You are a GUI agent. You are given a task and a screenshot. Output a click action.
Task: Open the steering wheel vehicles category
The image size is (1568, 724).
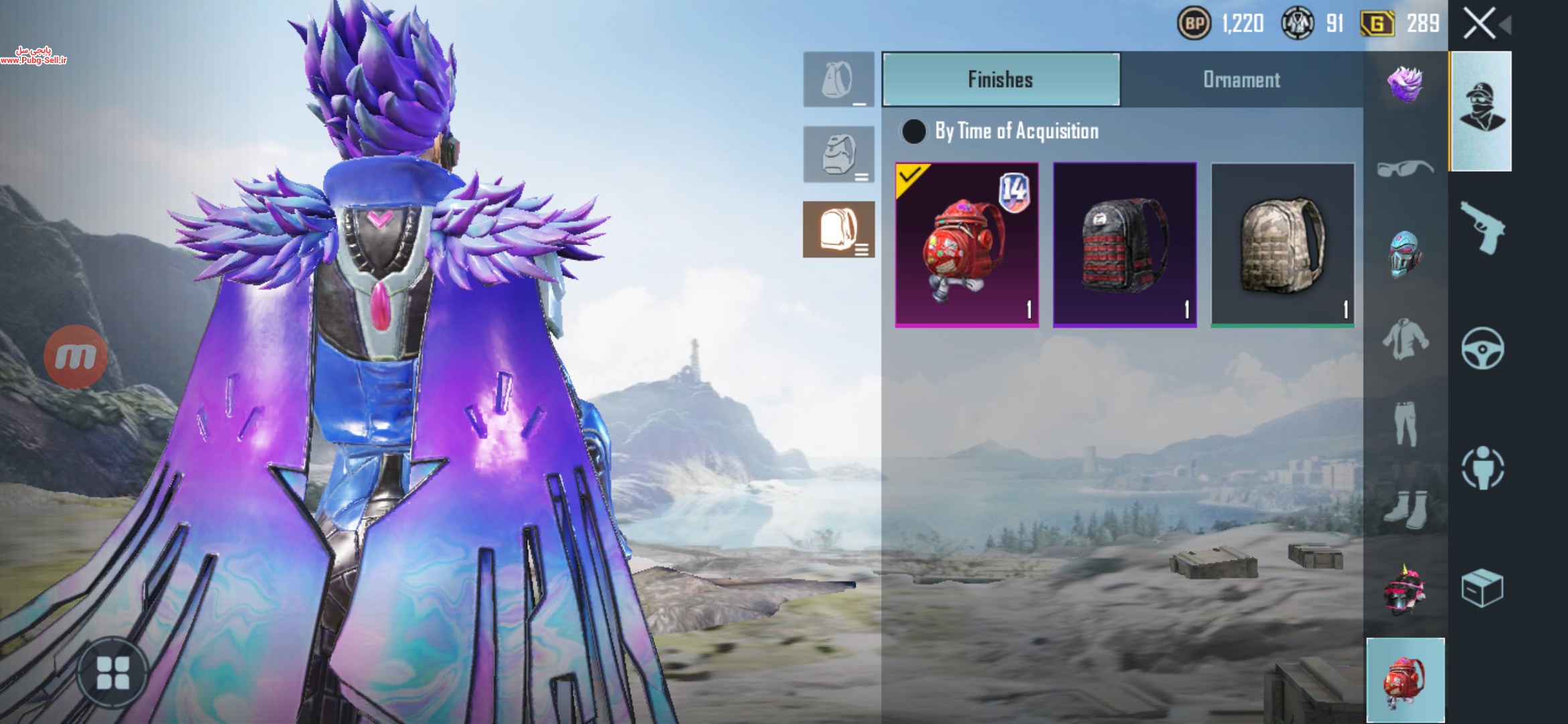click(x=1482, y=348)
